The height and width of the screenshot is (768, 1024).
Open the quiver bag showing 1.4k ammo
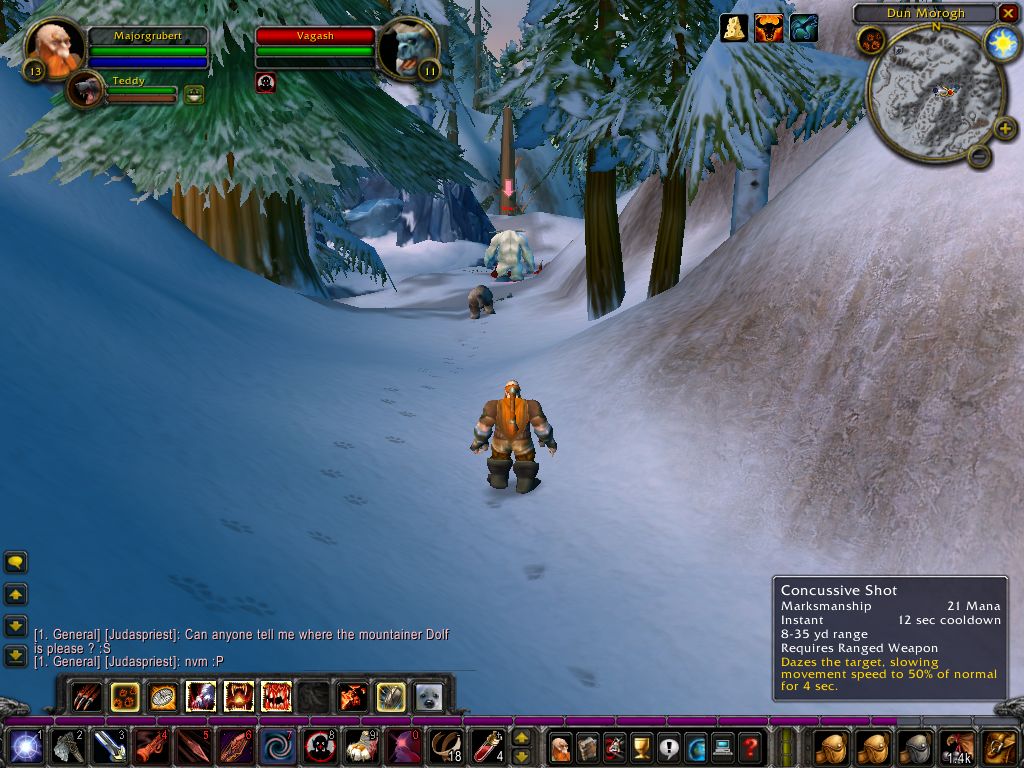[957, 746]
